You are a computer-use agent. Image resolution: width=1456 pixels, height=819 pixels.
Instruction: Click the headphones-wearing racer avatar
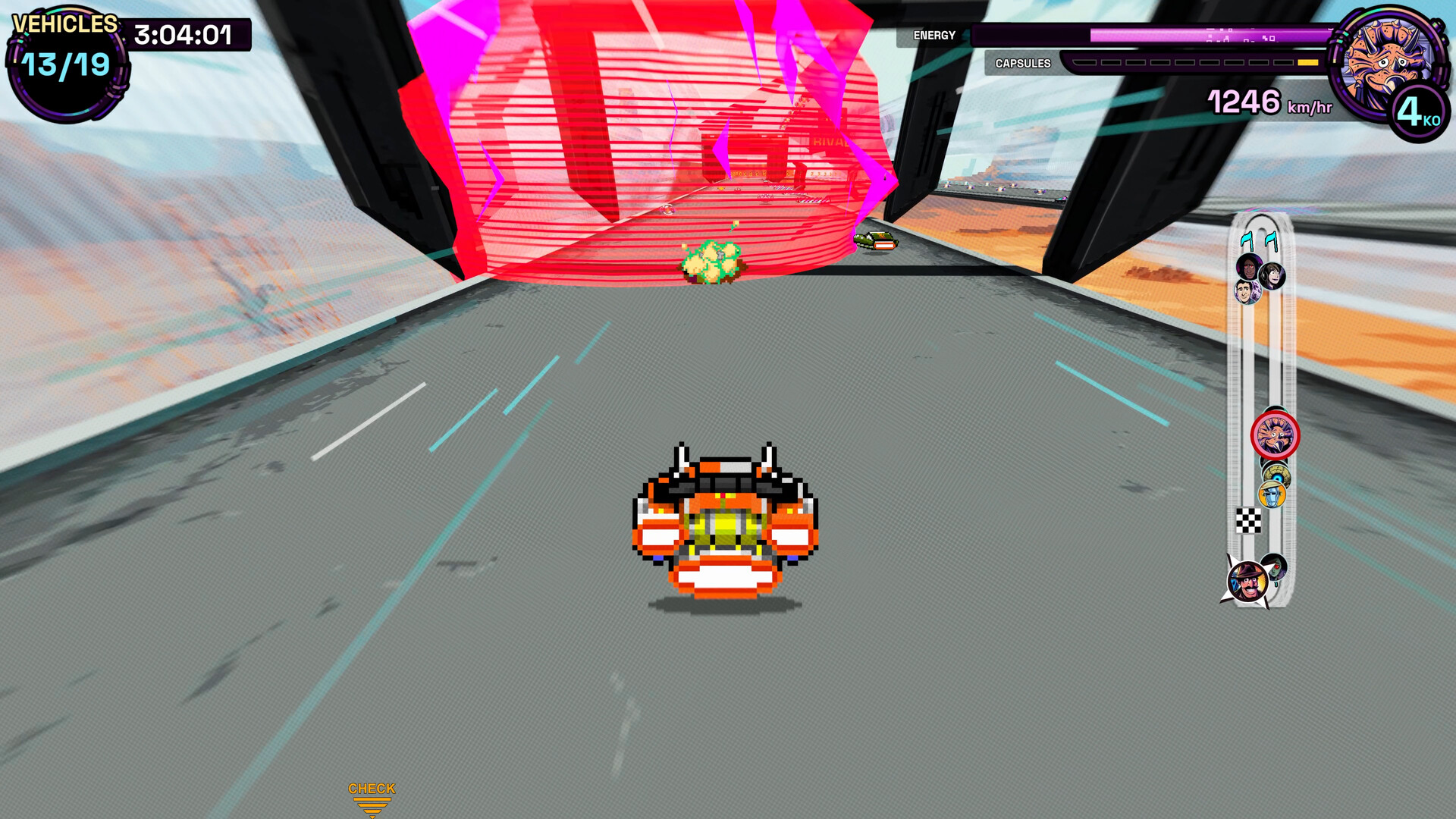click(1272, 277)
